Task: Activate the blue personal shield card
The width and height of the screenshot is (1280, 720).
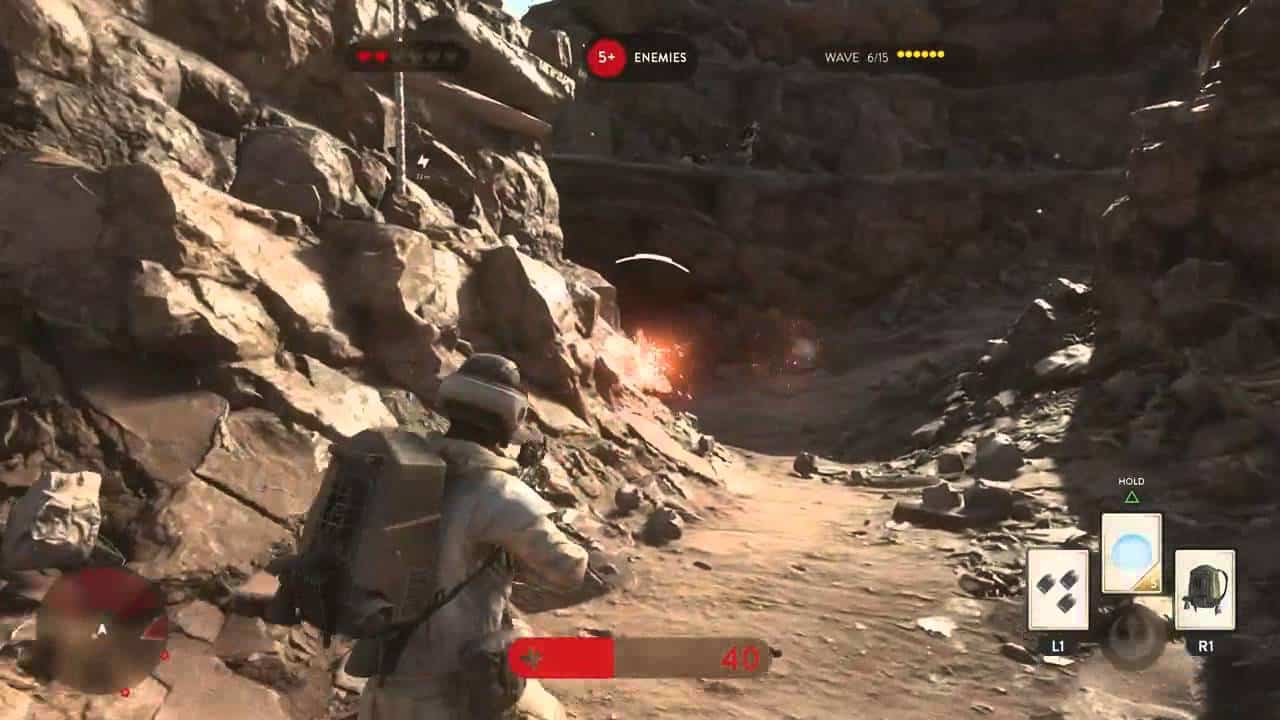Action: pyautogui.click(x=1131, y=552)
